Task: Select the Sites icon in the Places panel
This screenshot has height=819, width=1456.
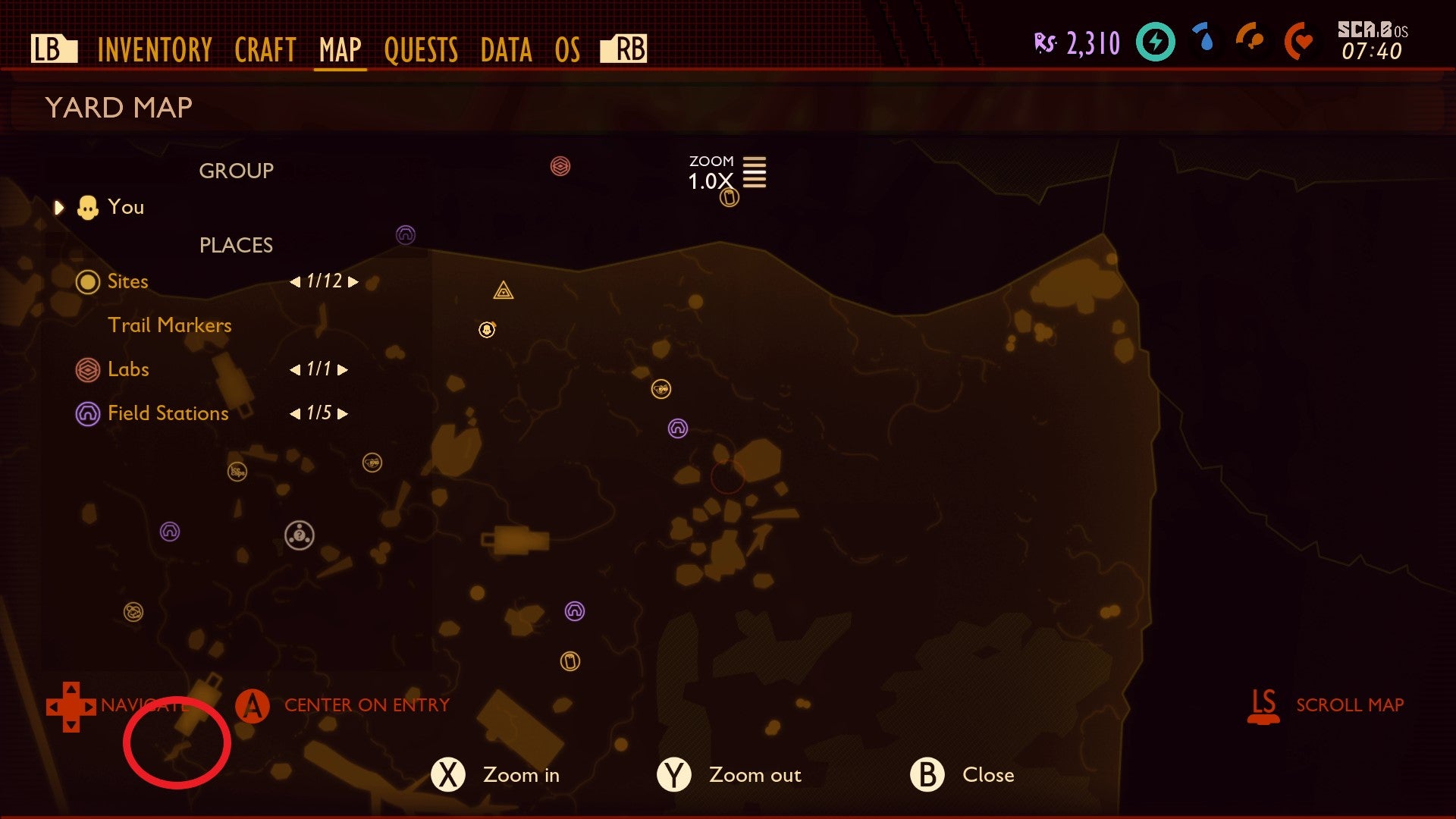Action: pyautogui.click(x=87, y=281)
